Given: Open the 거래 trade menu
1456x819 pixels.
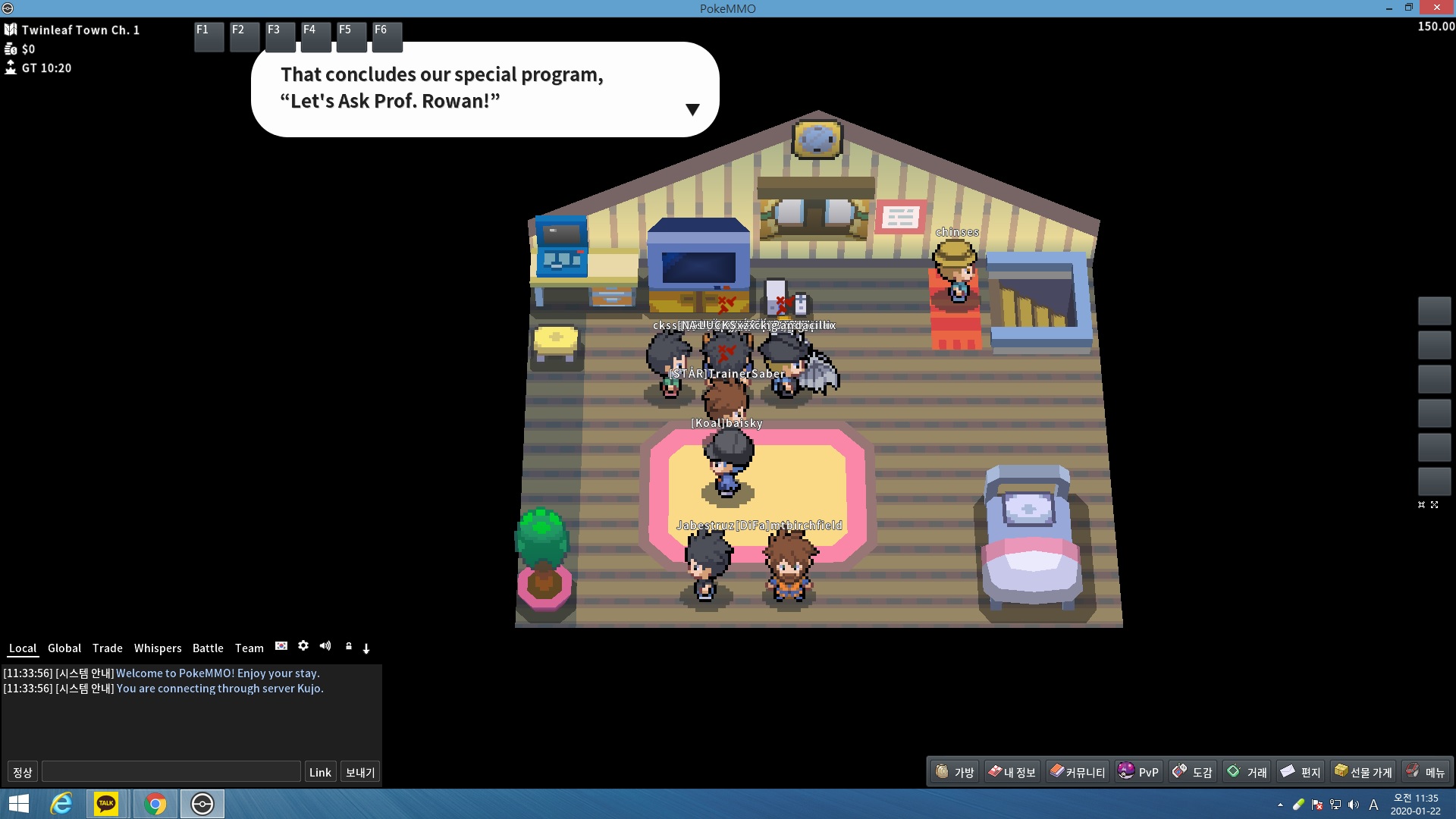Looking at the screenshot, I should coord(1247,772).
